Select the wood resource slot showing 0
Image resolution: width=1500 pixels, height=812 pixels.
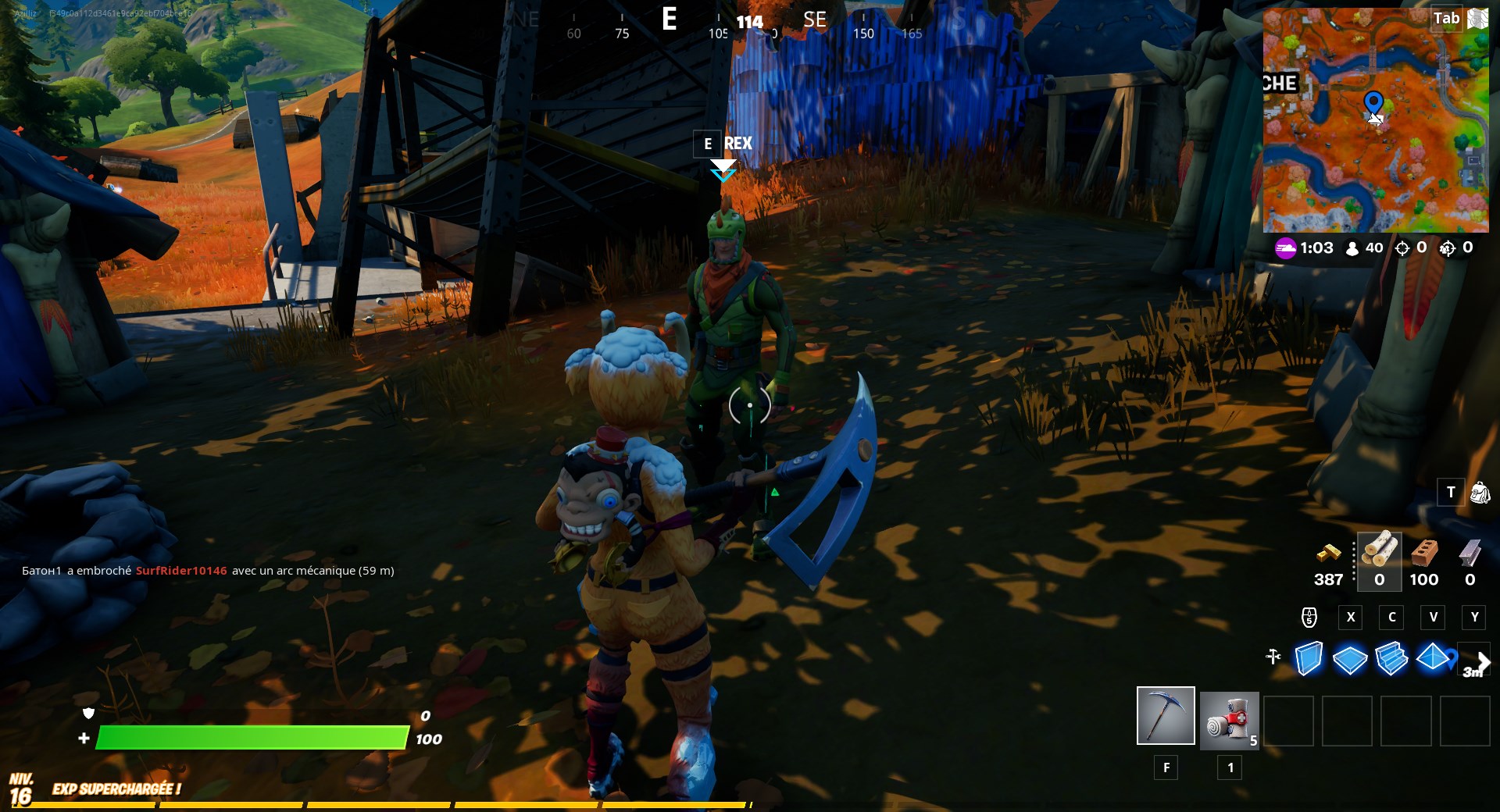1379,558
